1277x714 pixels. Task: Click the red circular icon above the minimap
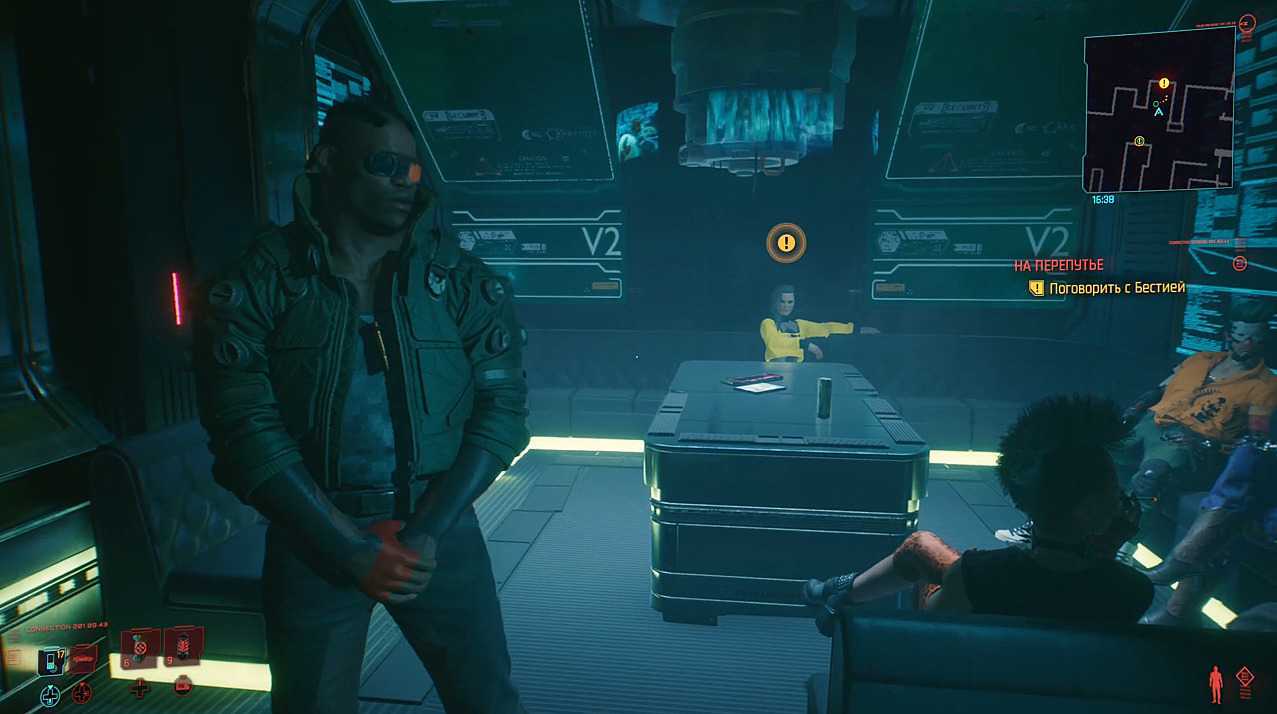click(x=1246, y=21)
